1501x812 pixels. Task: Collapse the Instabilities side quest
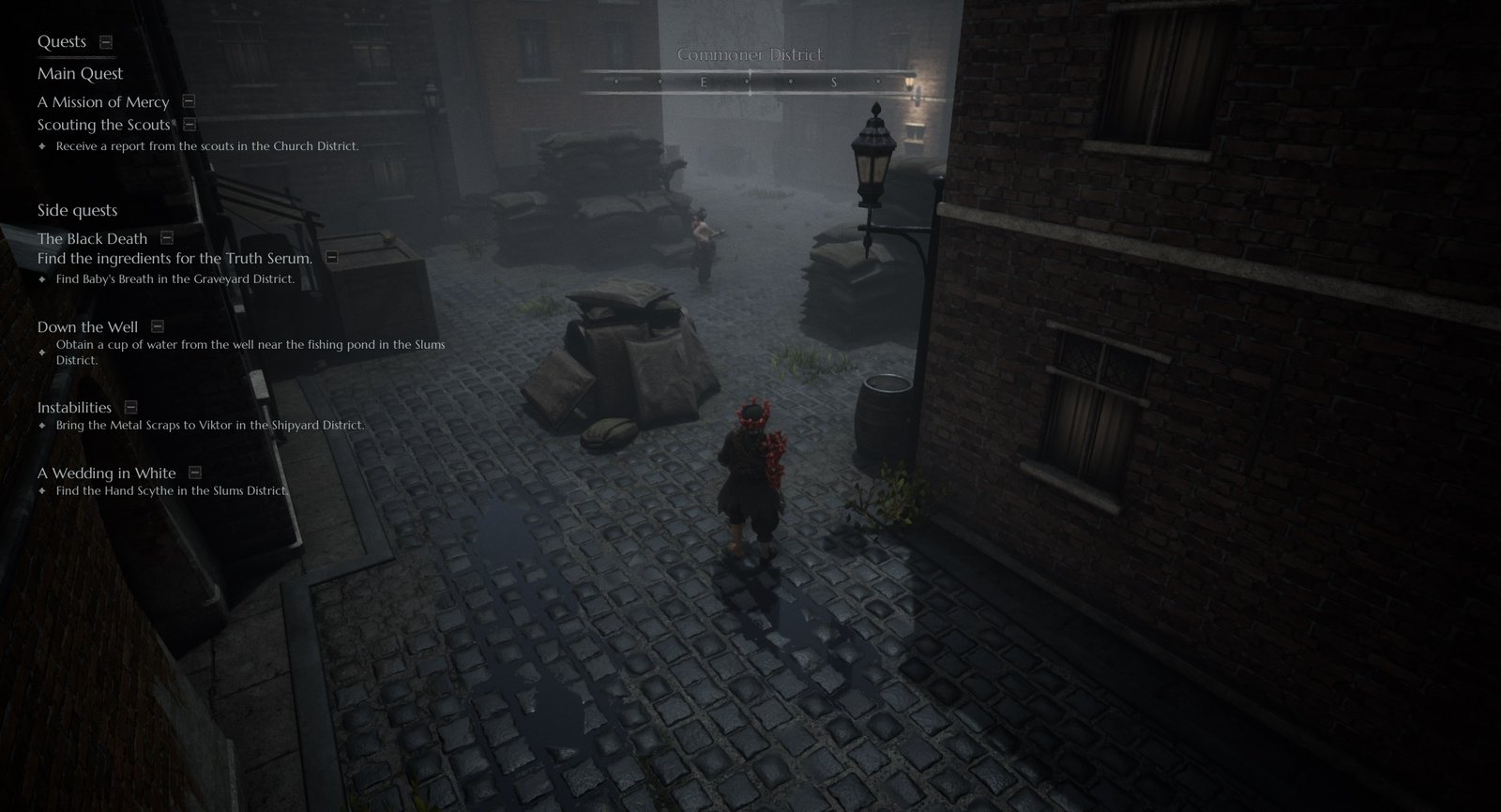click(x=131, y=407)
